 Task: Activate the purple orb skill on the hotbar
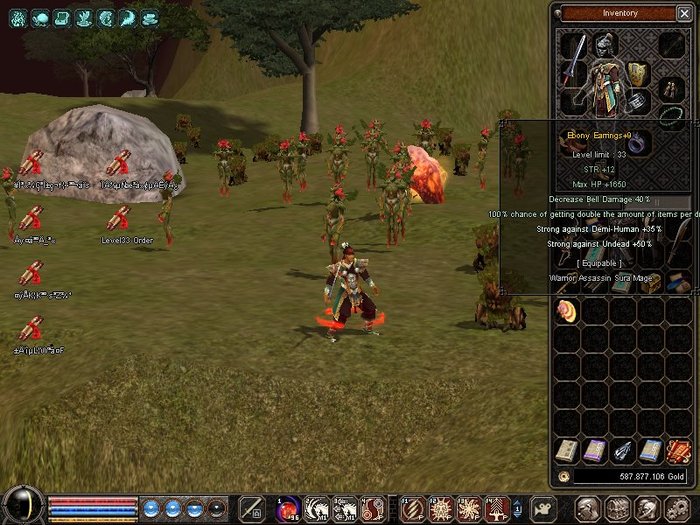[289, 507]
